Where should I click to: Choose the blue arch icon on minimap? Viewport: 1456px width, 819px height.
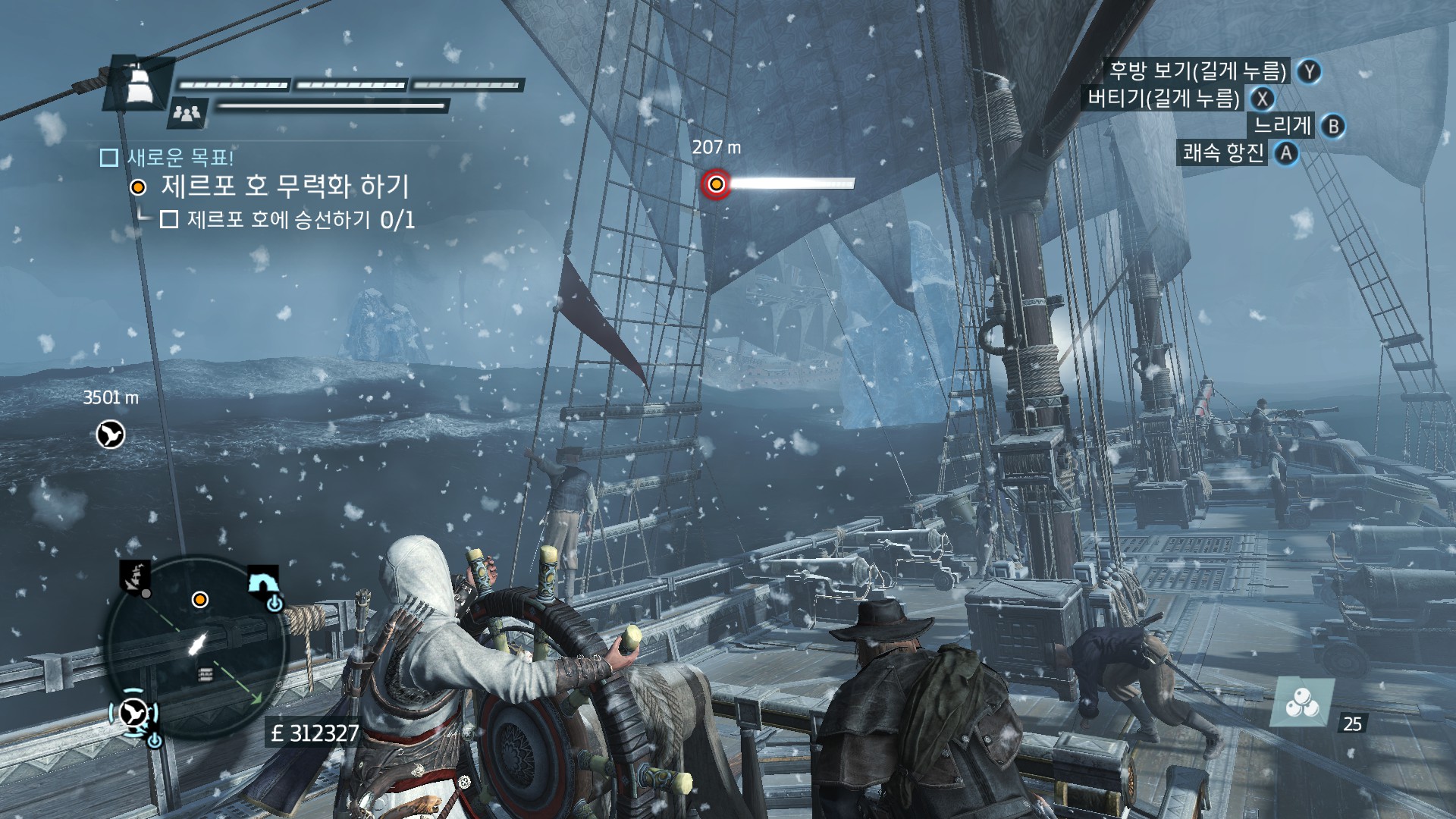click(x=263, y=582)
